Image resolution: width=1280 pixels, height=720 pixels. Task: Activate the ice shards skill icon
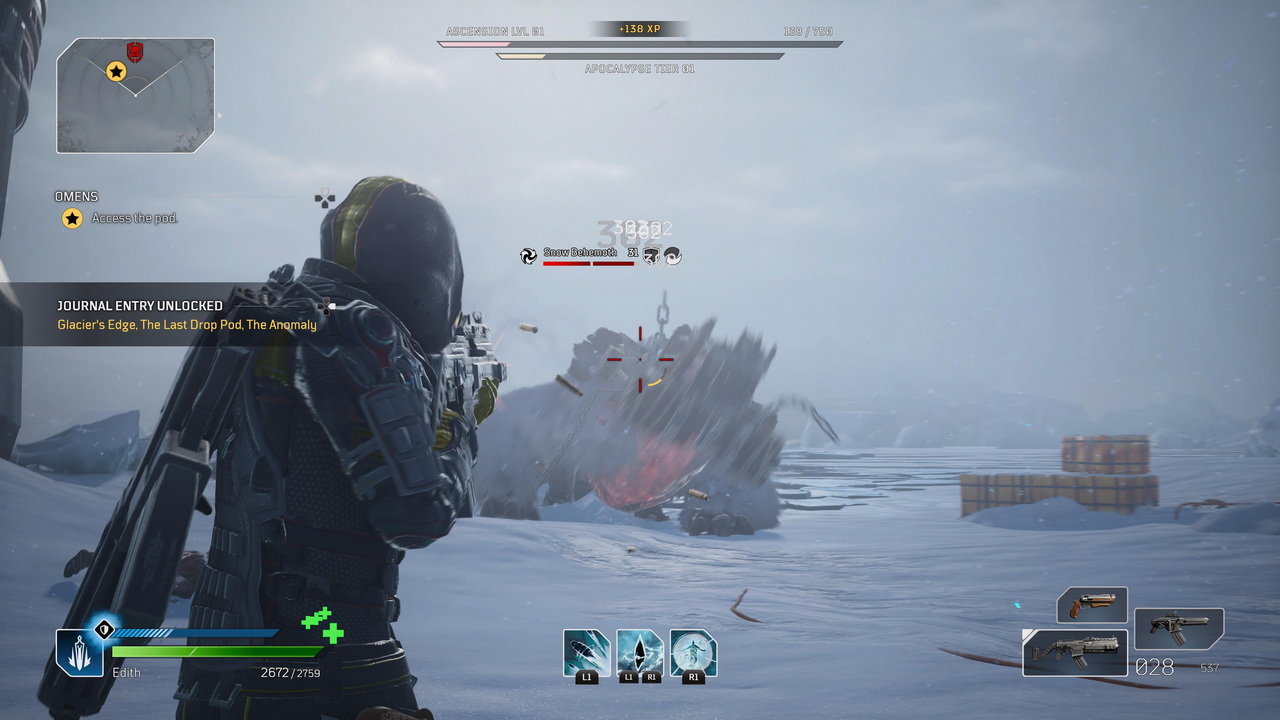point(586,653)
